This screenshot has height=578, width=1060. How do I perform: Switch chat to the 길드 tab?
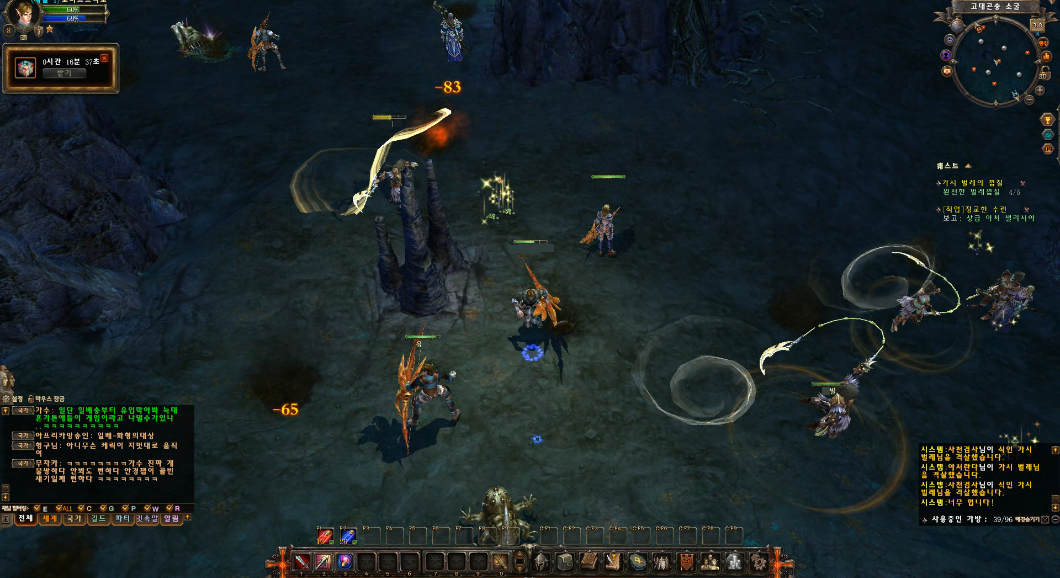[x=99, y=519]
